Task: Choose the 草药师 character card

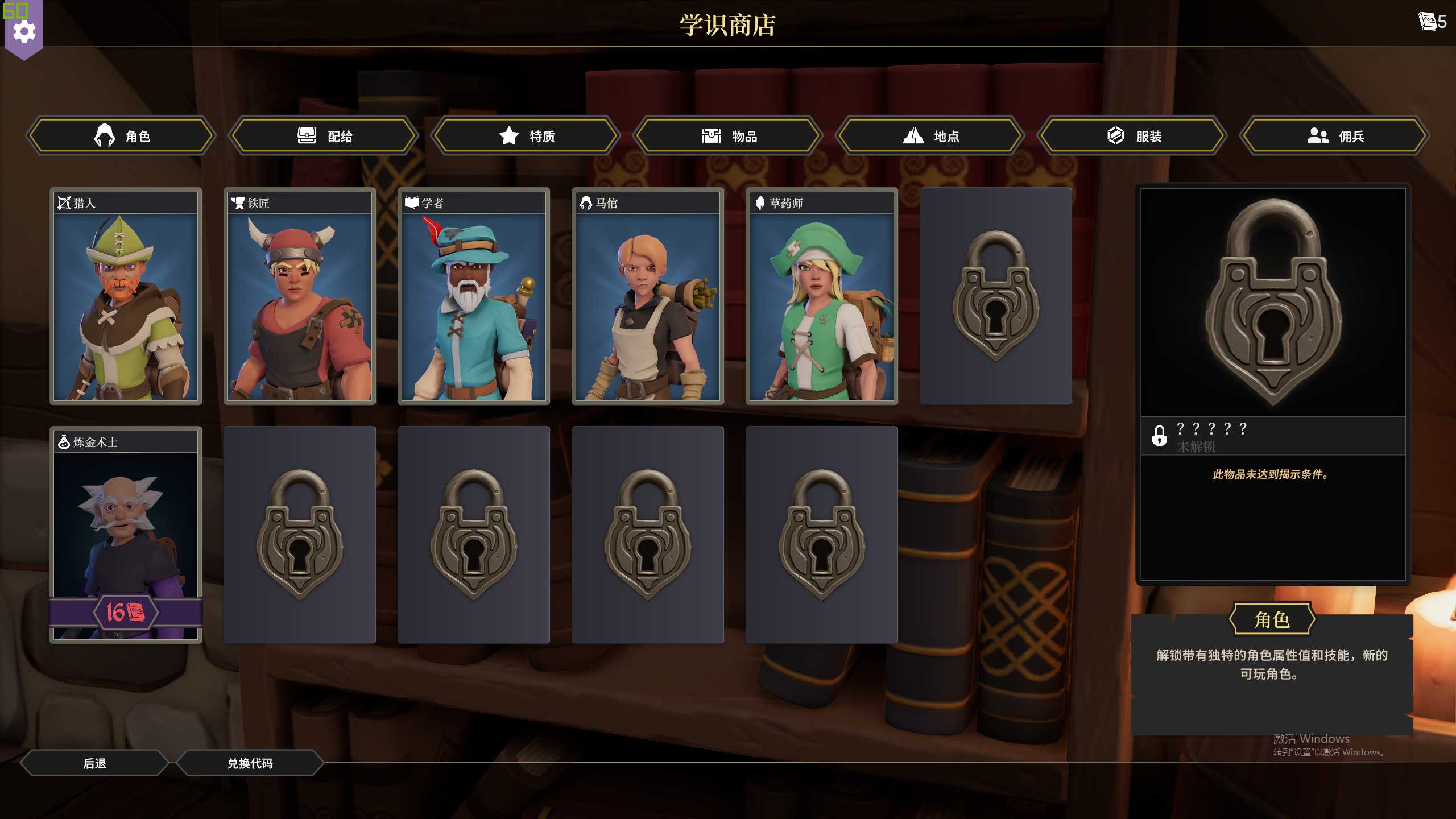Action: point(822,296)
